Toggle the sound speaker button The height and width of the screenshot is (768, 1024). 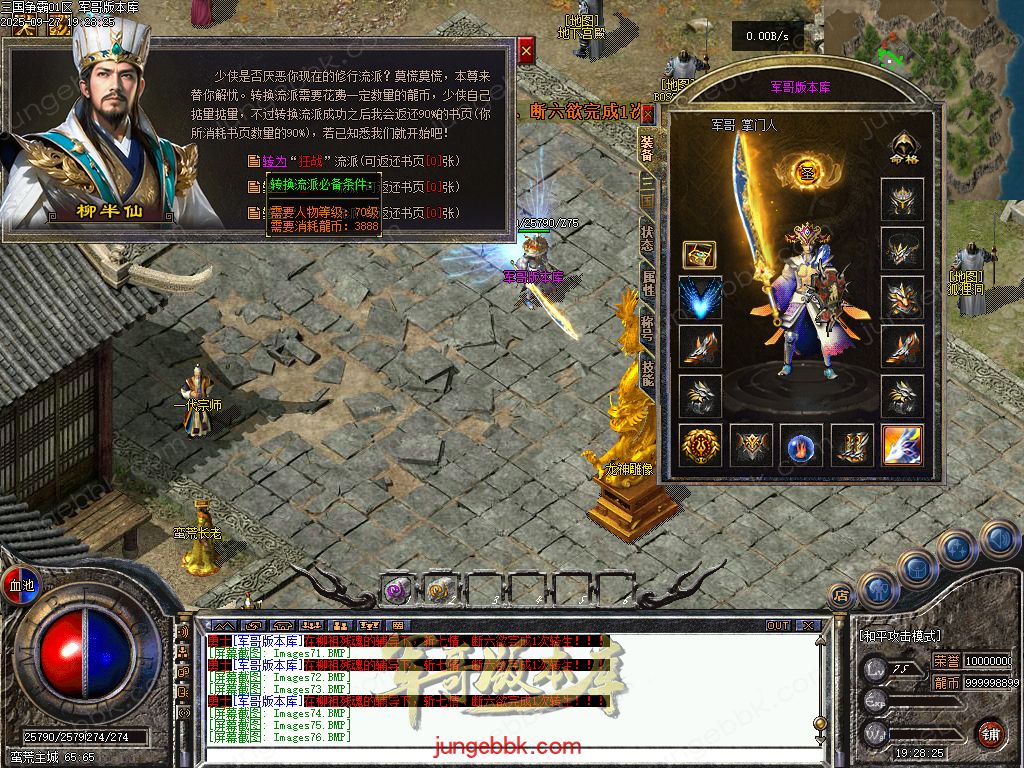click(x=183, y=632)
